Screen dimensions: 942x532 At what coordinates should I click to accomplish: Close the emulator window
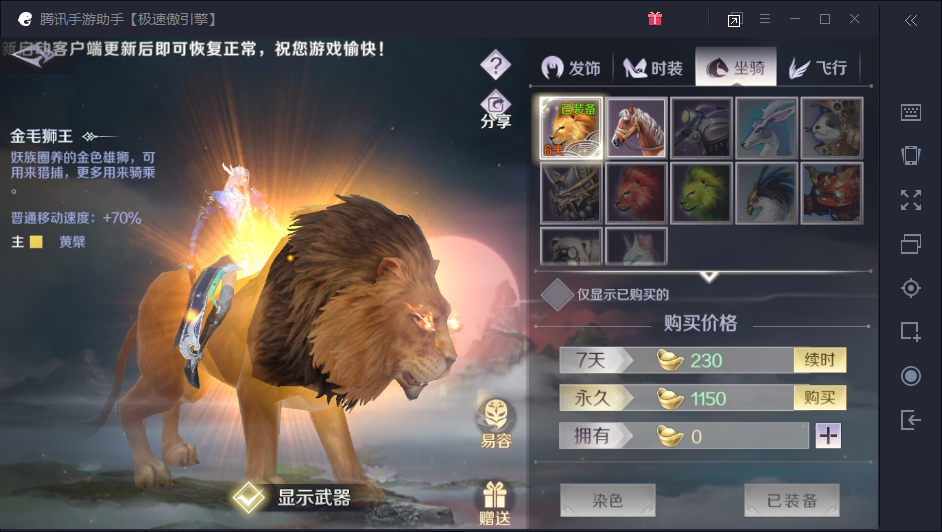855,19
